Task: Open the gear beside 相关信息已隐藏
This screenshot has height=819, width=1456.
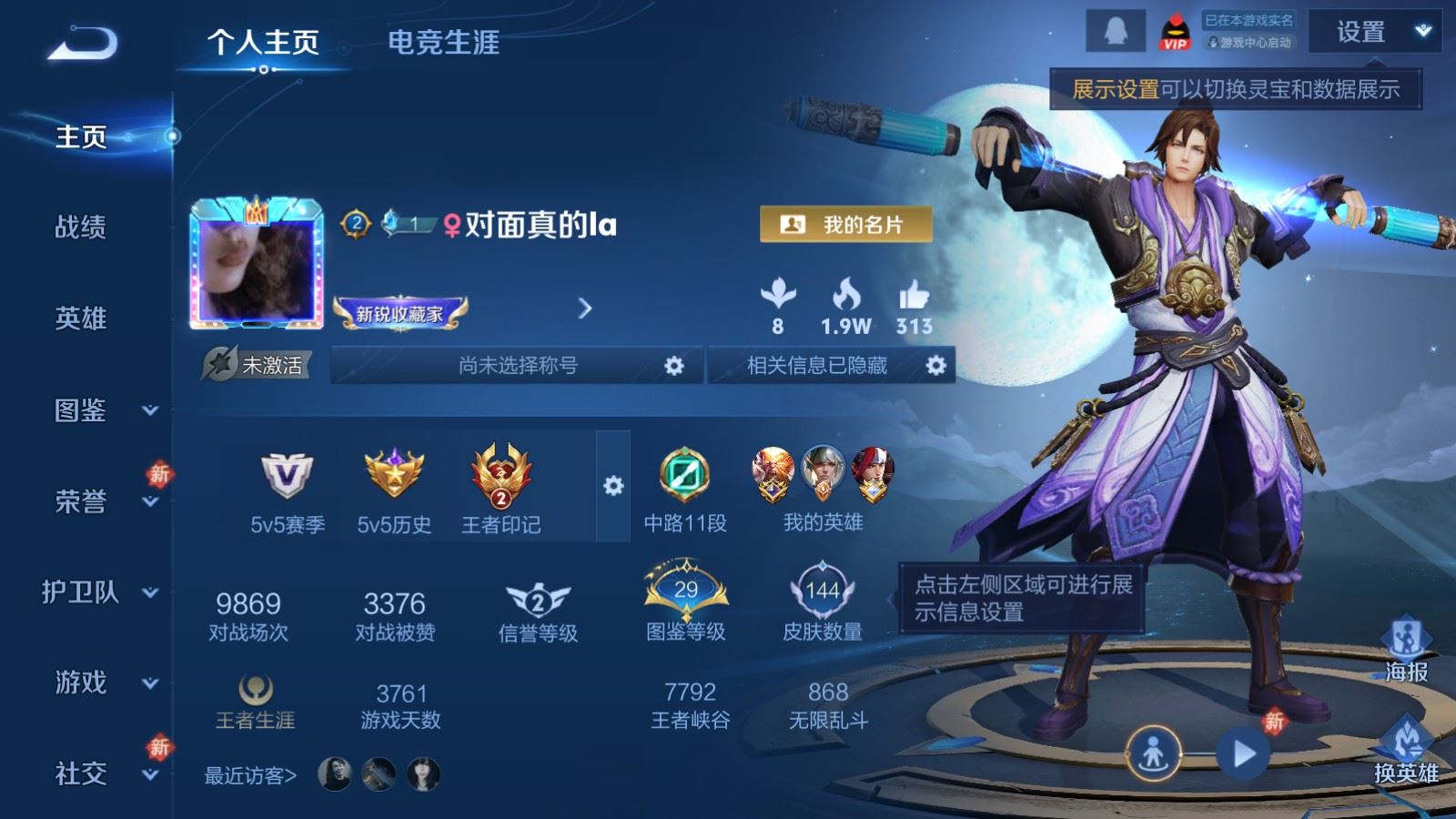Action: tap(936, 366)
